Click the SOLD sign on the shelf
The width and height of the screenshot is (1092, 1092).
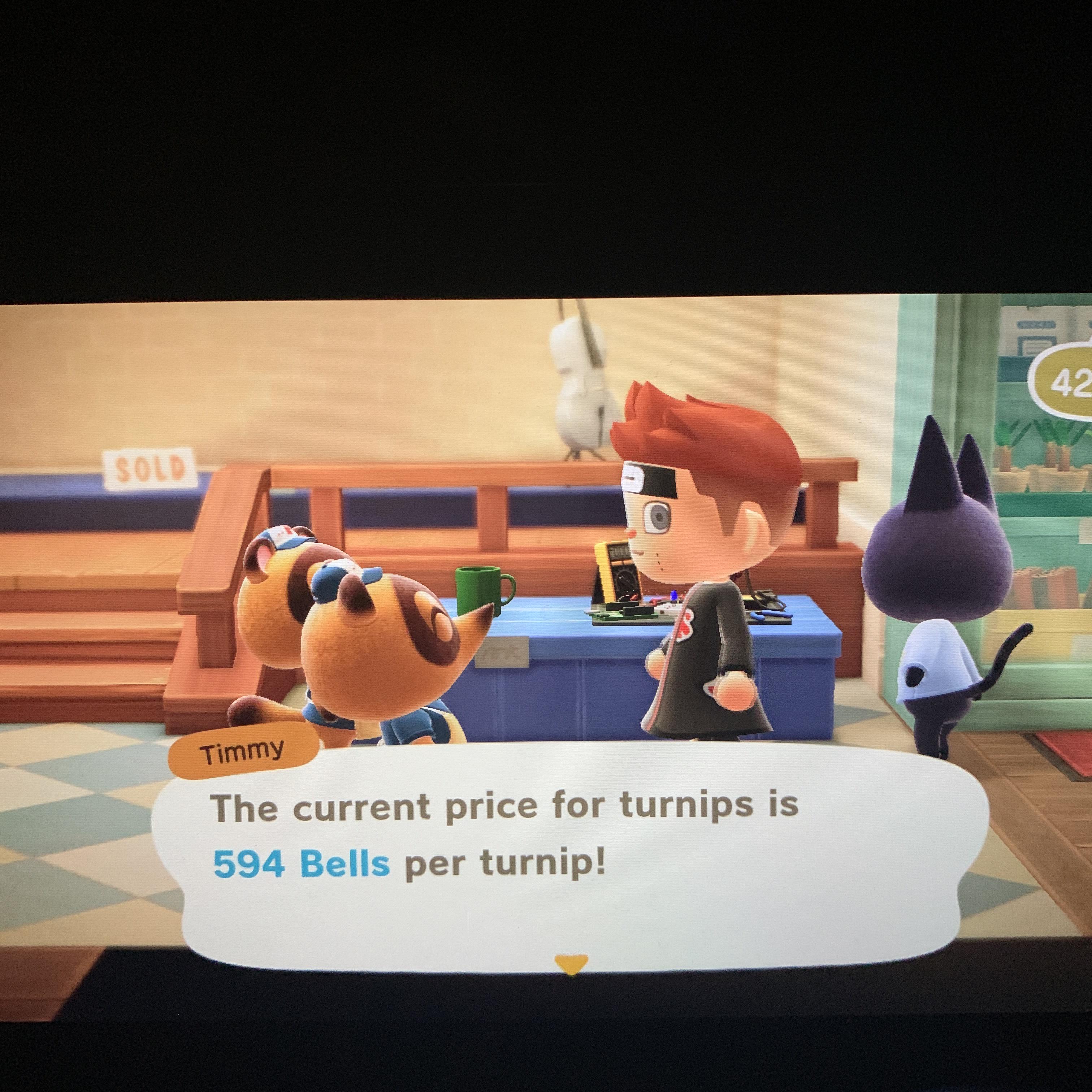148,469
